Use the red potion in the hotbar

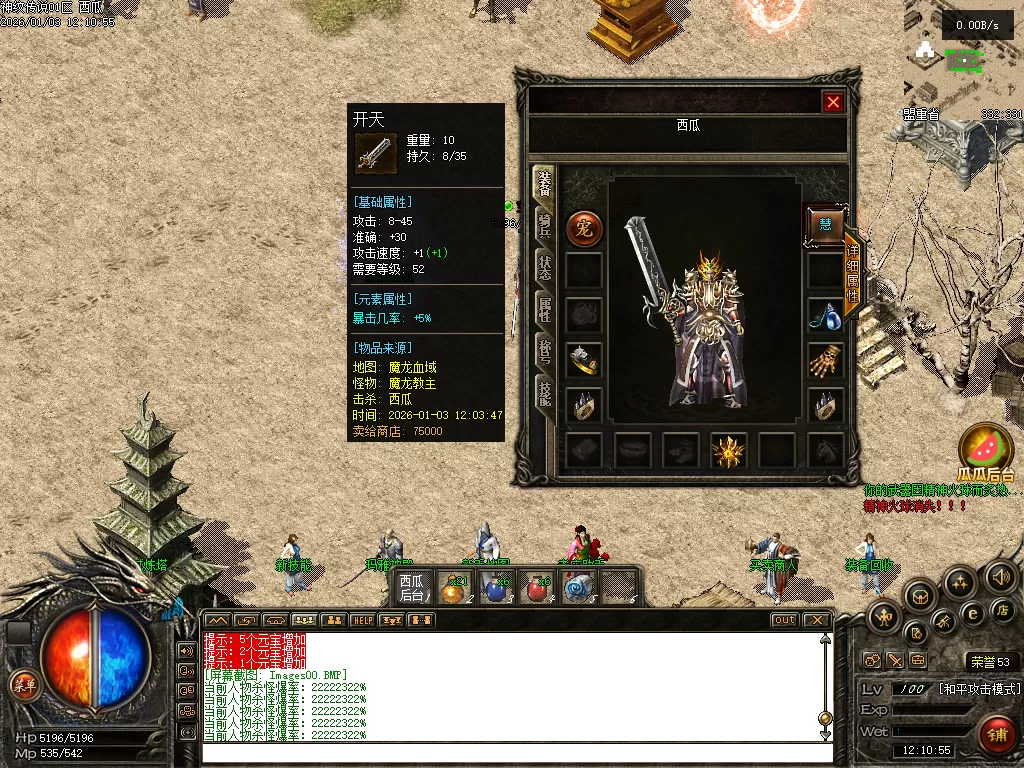539,589
